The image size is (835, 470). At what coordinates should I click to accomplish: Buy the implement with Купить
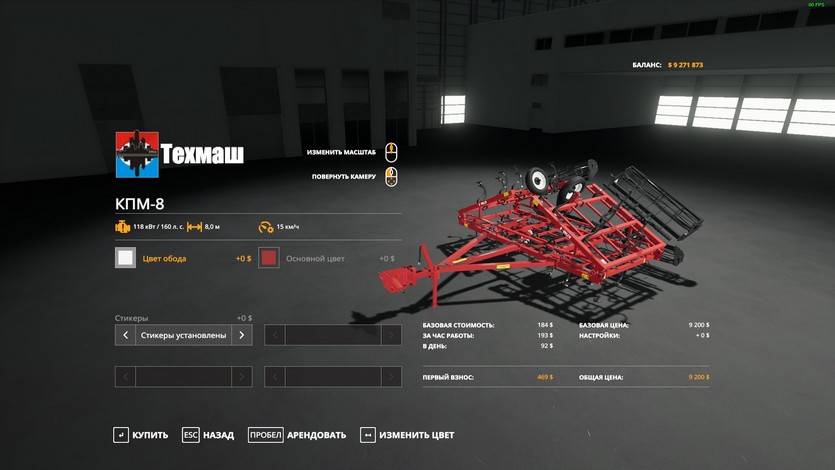pyautogui.click(x=141, y=435)
